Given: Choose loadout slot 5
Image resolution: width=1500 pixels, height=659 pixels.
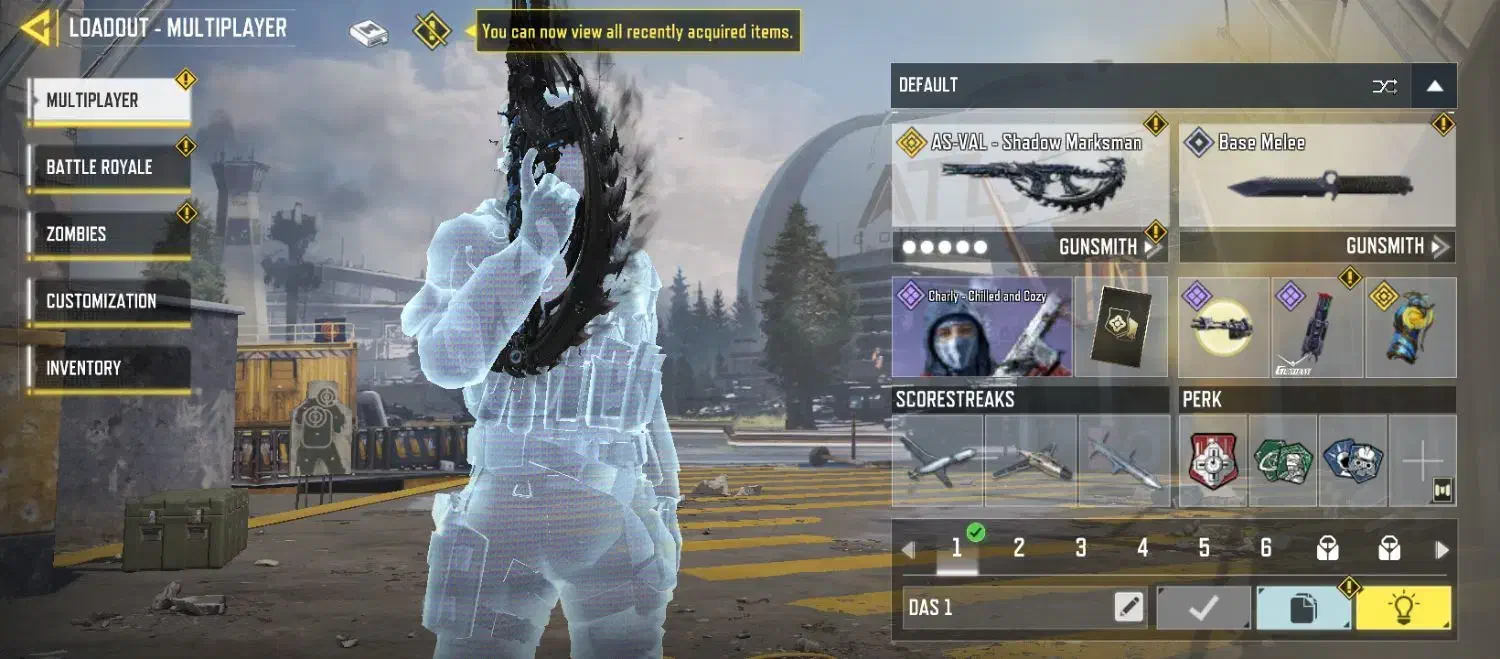Looking at the screenshot, I should (1204, 548).
